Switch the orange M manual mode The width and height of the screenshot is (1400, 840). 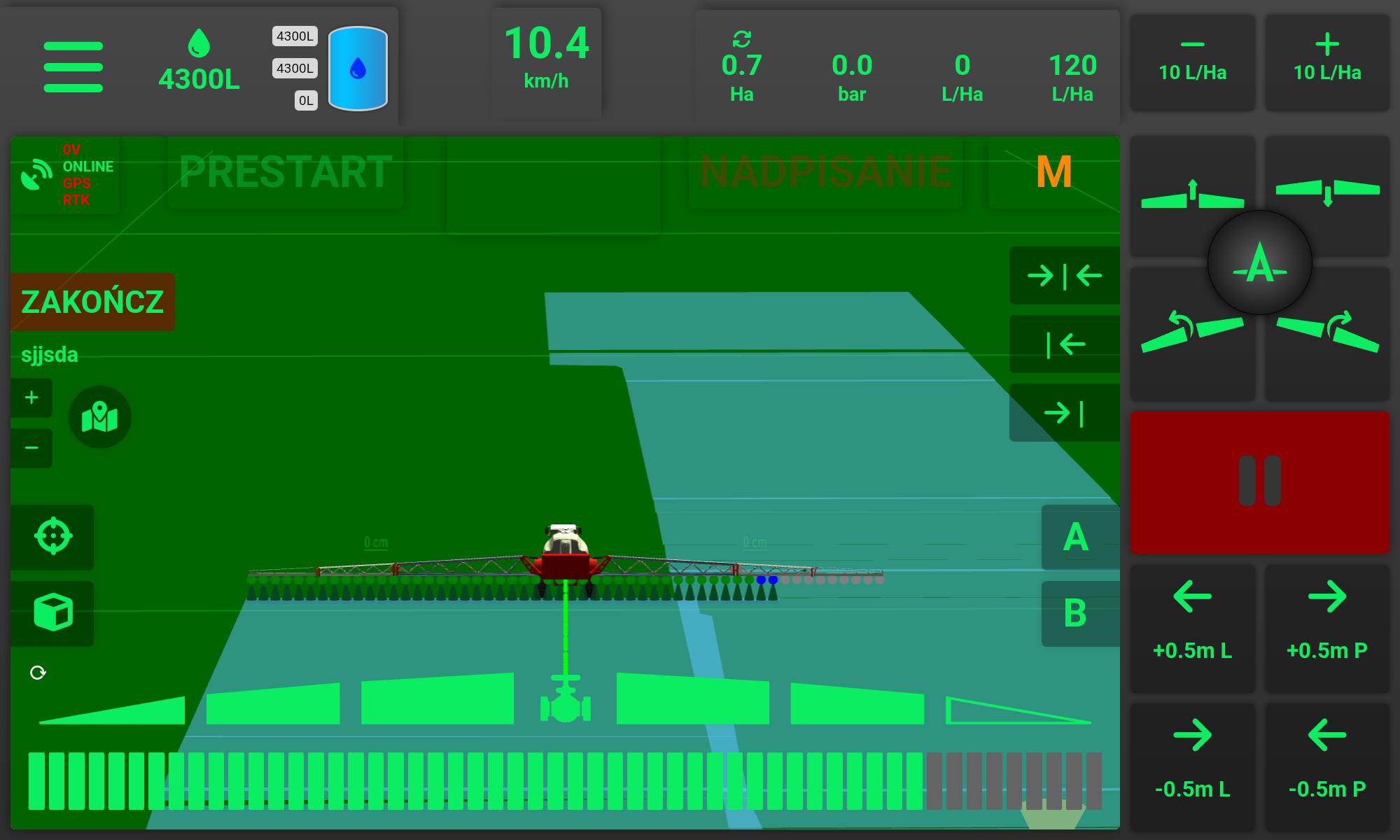[x=1053, y=172]
